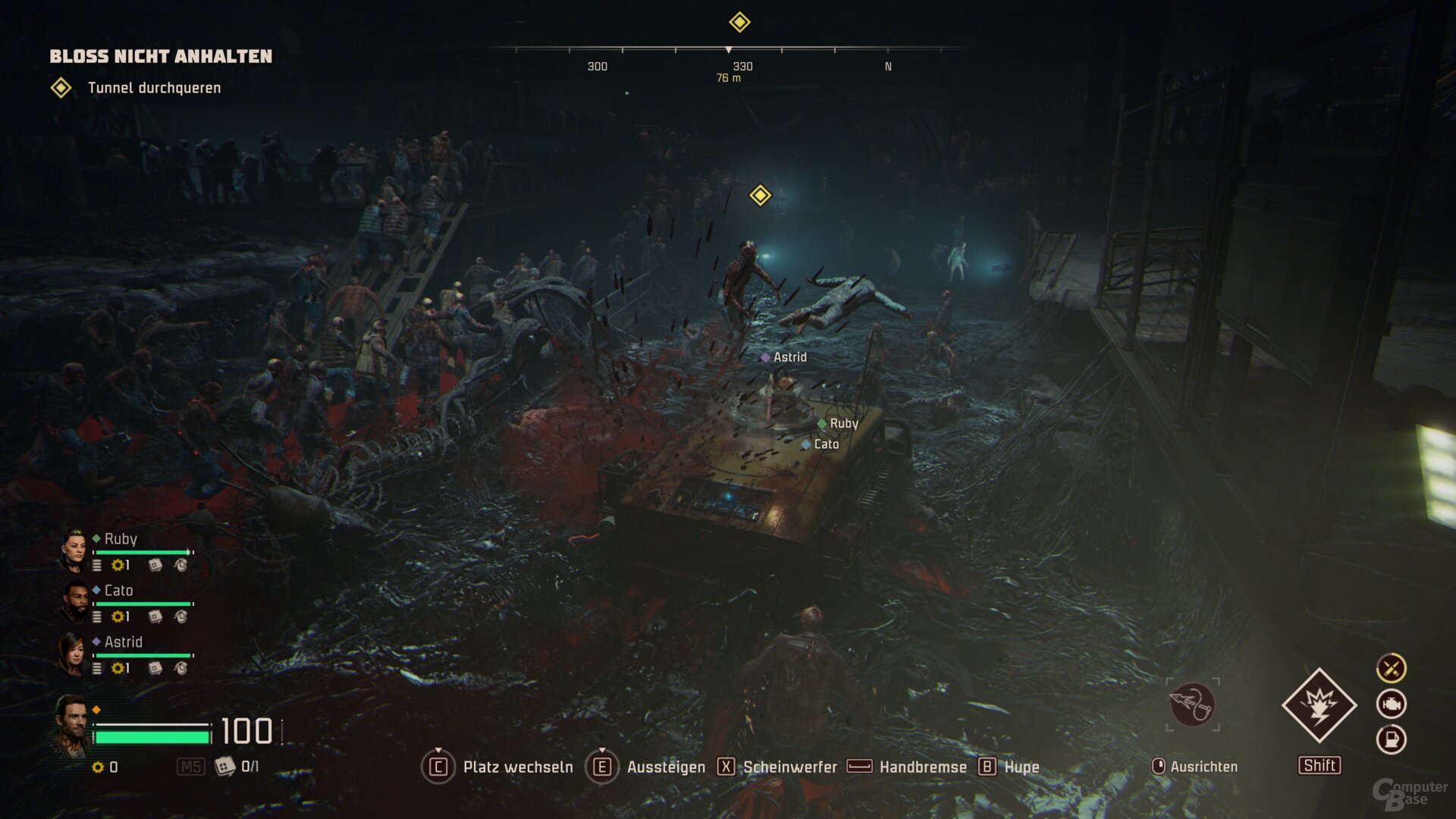
Task: Select Astrid's portrait in the squad list
Action: (x=72, y=654)
